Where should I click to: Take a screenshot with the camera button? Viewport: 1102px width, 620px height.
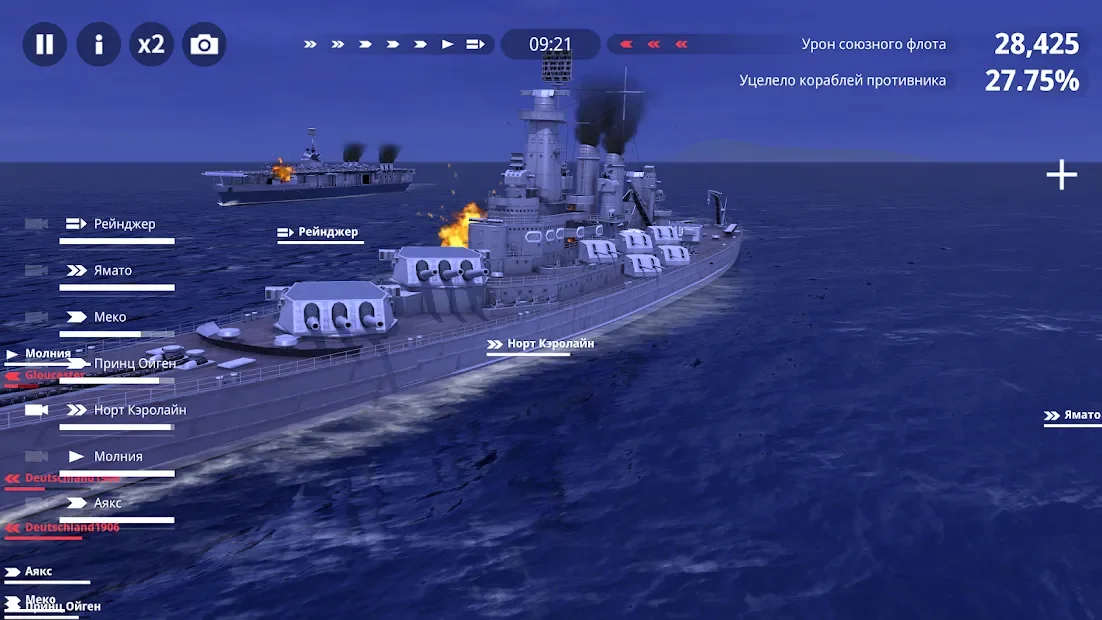[205, 45]
